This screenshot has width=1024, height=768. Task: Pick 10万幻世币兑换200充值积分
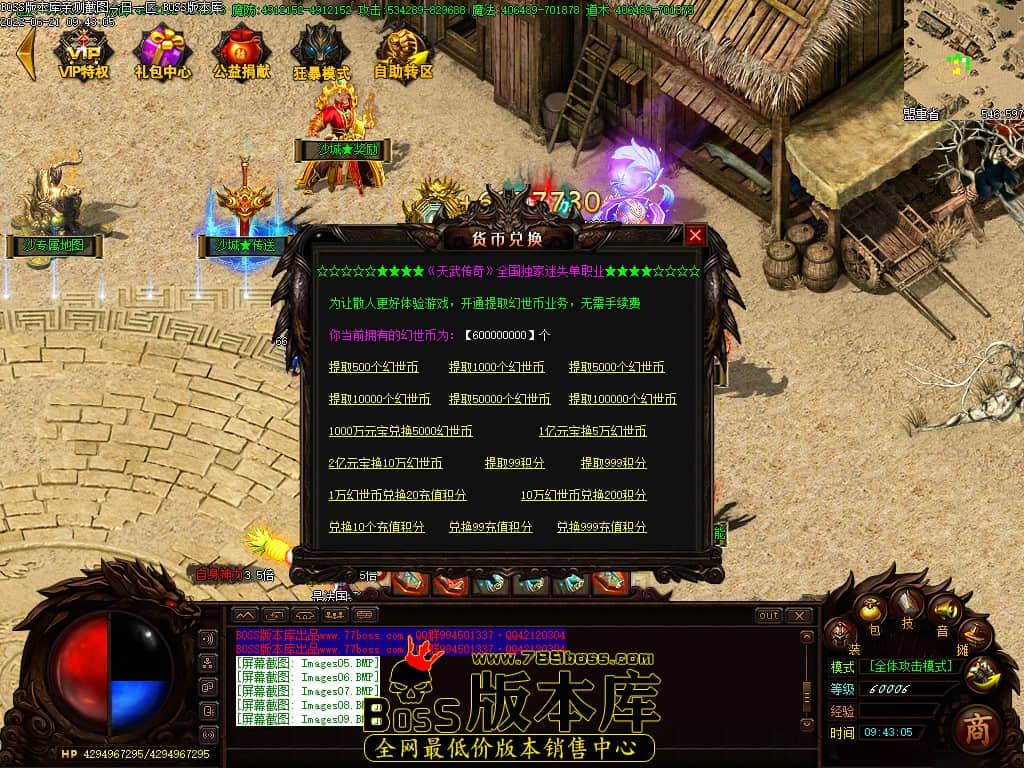pyautogui.click(x=583, y=495)
